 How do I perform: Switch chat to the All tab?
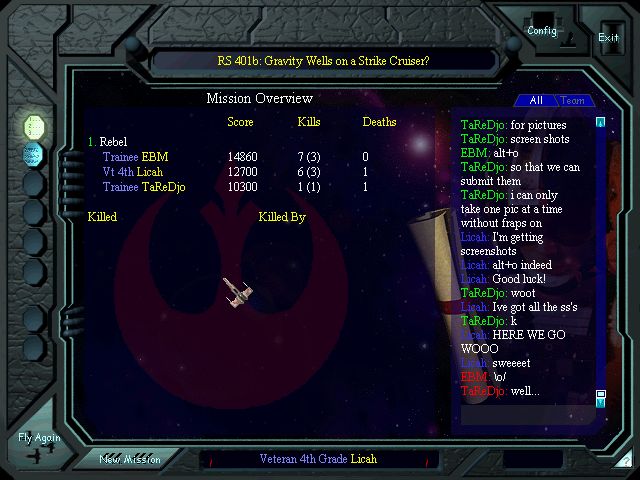point(536,100)
